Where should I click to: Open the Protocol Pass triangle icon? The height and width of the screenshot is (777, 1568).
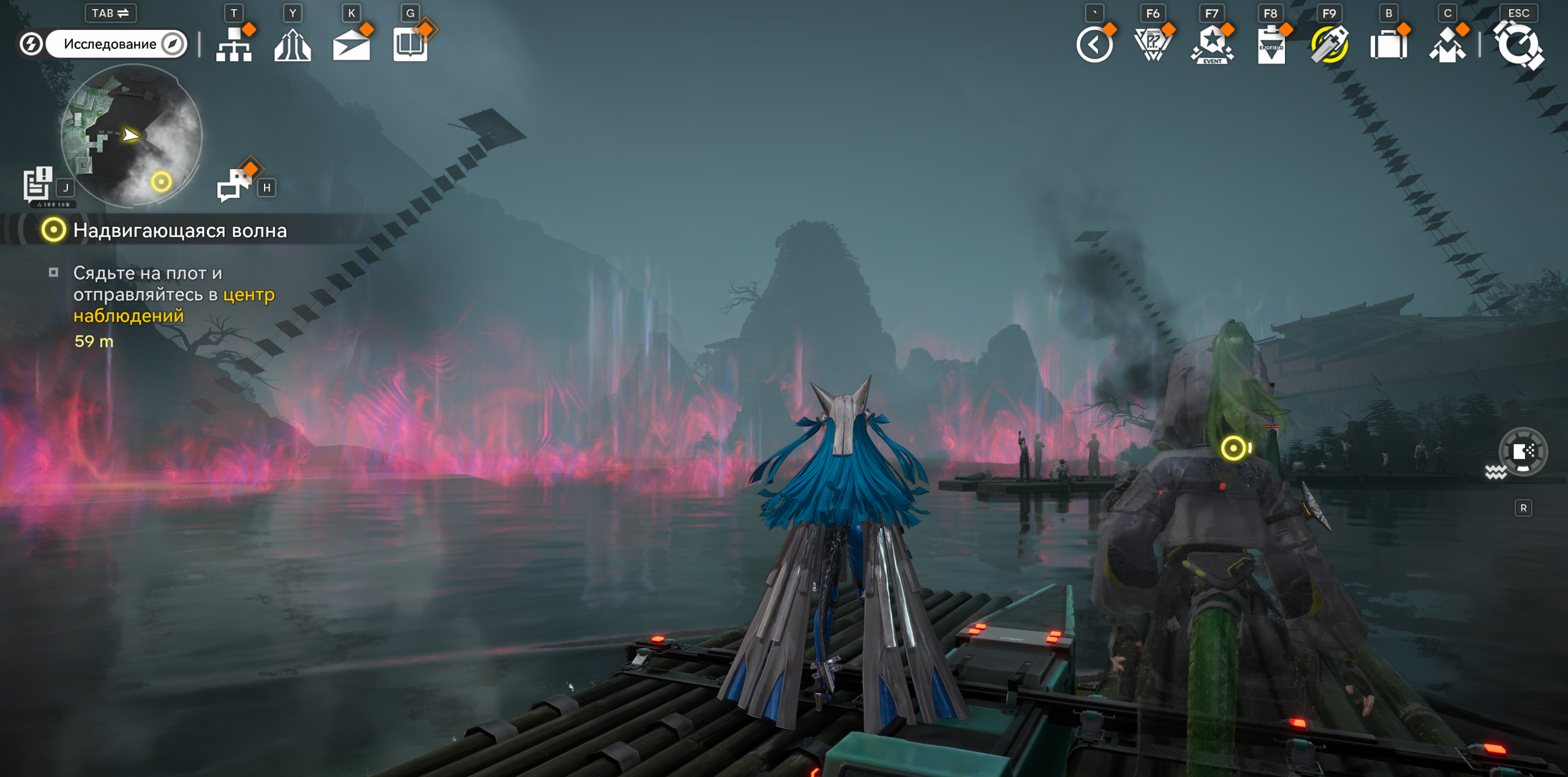click(1153, 45)
